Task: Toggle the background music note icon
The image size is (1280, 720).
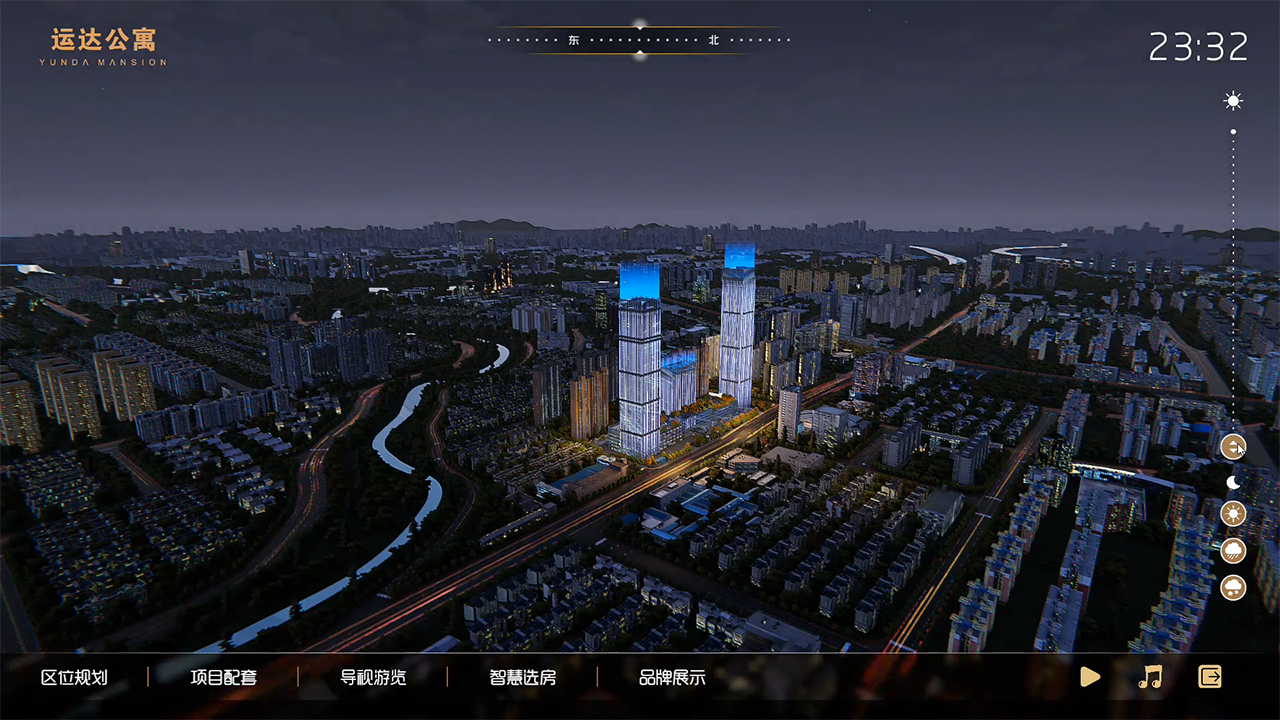Action: pos(1150,677)
